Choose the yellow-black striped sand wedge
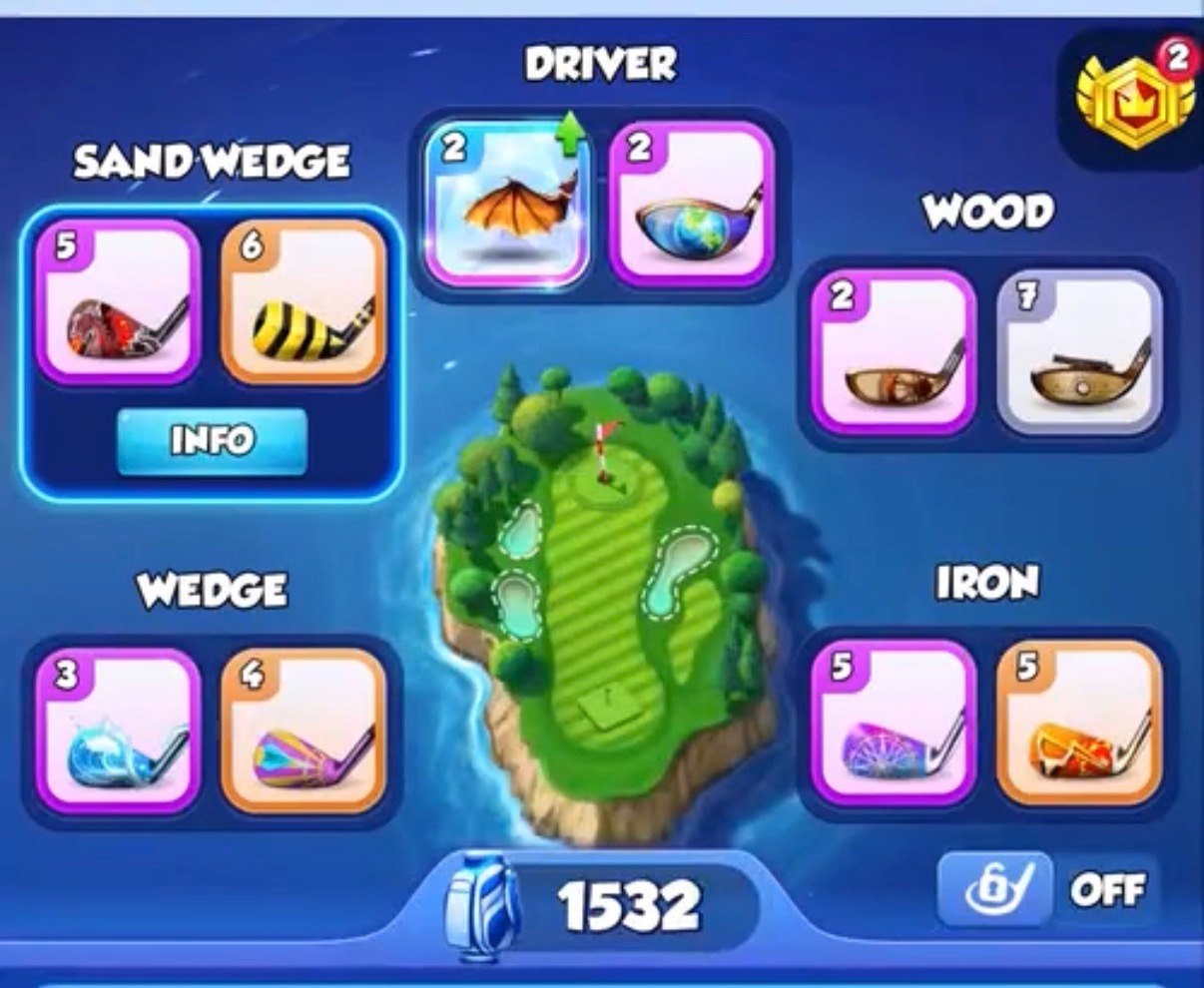1204x988 pixels. point(302,301)
